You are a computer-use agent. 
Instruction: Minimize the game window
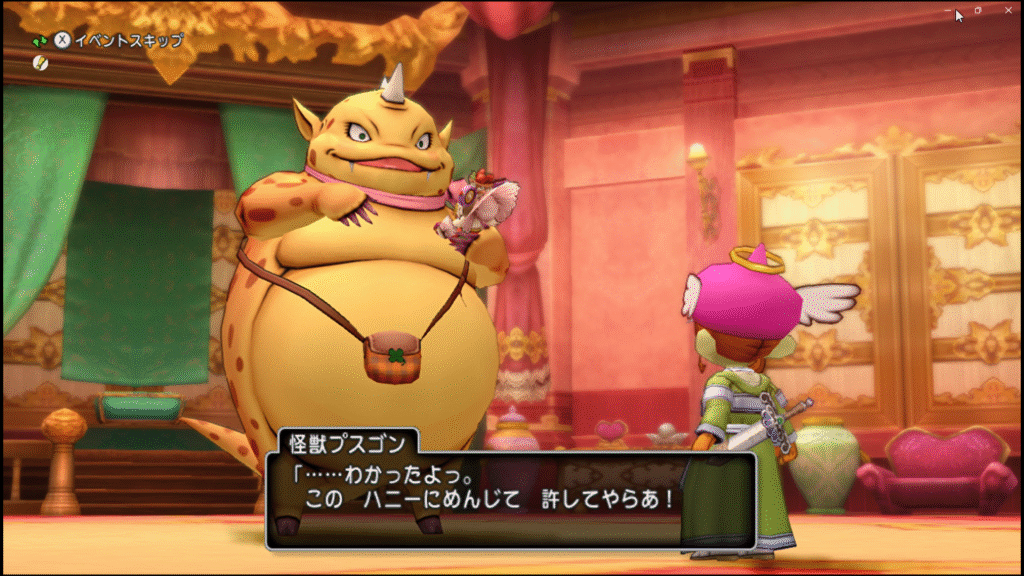coord(949,10)
